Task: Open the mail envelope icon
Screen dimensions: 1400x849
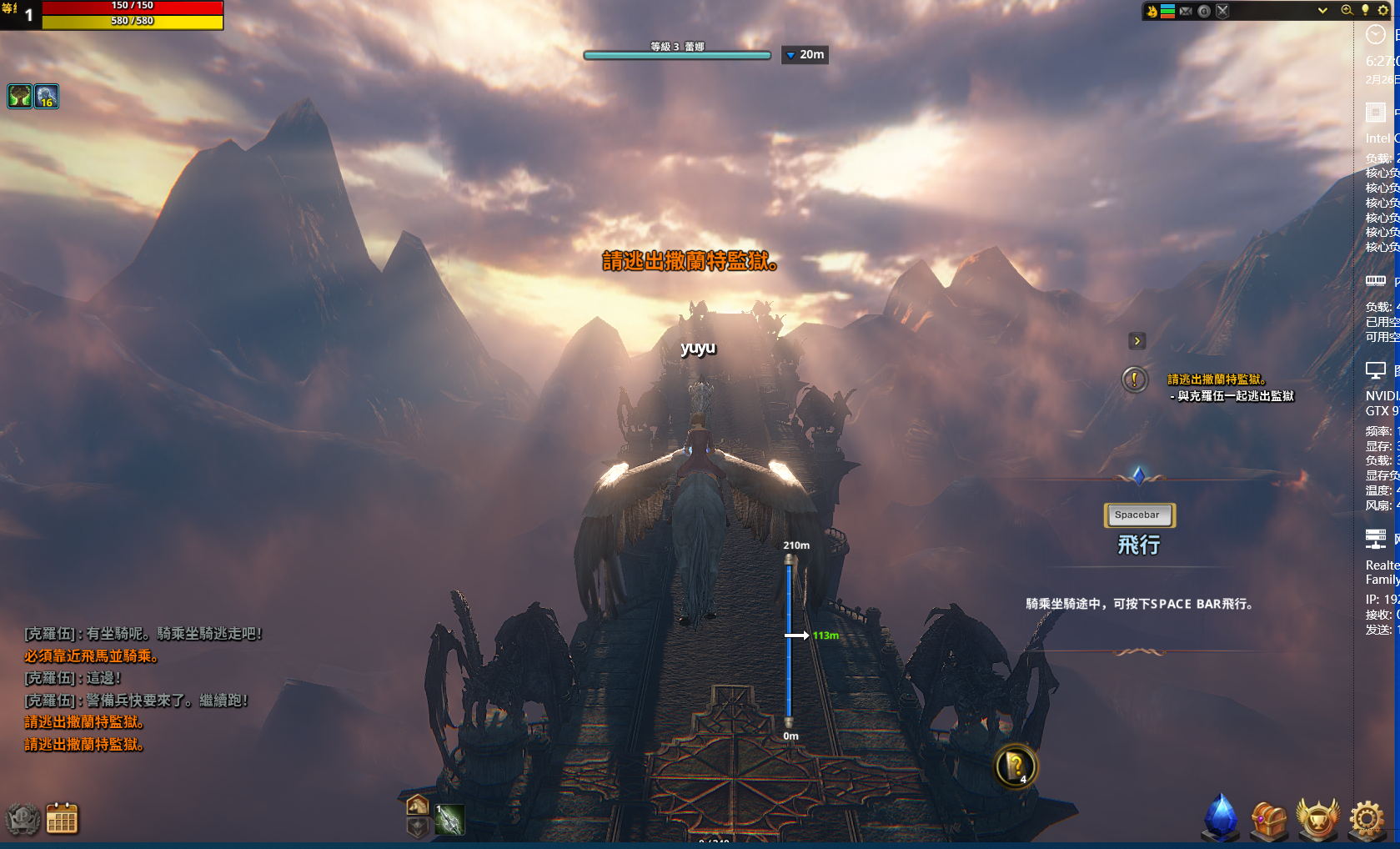Action: pyautogui.click(x=1186, y=11)
